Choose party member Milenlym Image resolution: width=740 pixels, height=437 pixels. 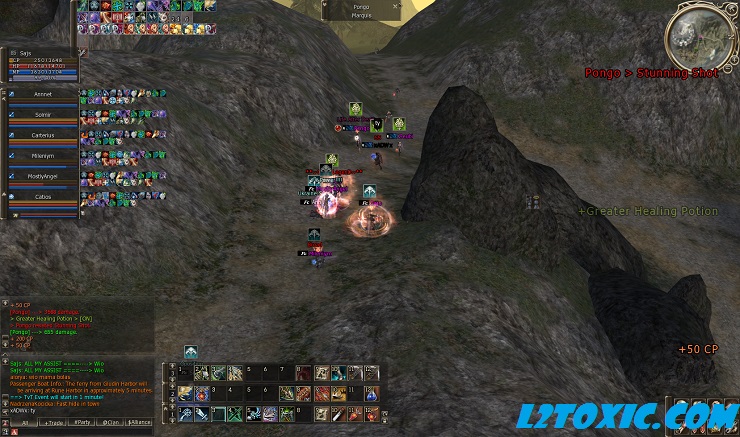pyautogui.click(x=42, y=156)
